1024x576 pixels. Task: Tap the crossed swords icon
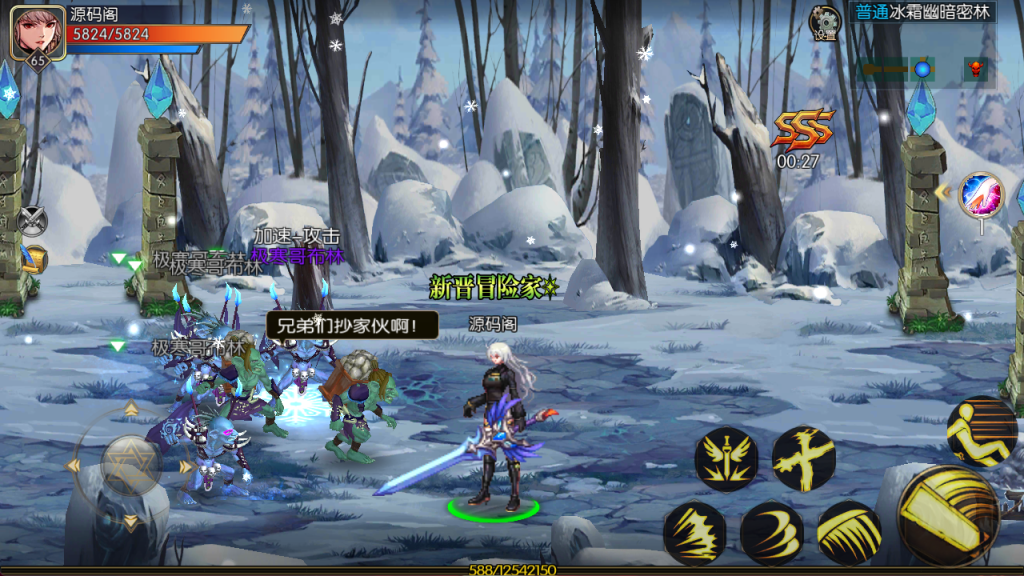(31, 219)
